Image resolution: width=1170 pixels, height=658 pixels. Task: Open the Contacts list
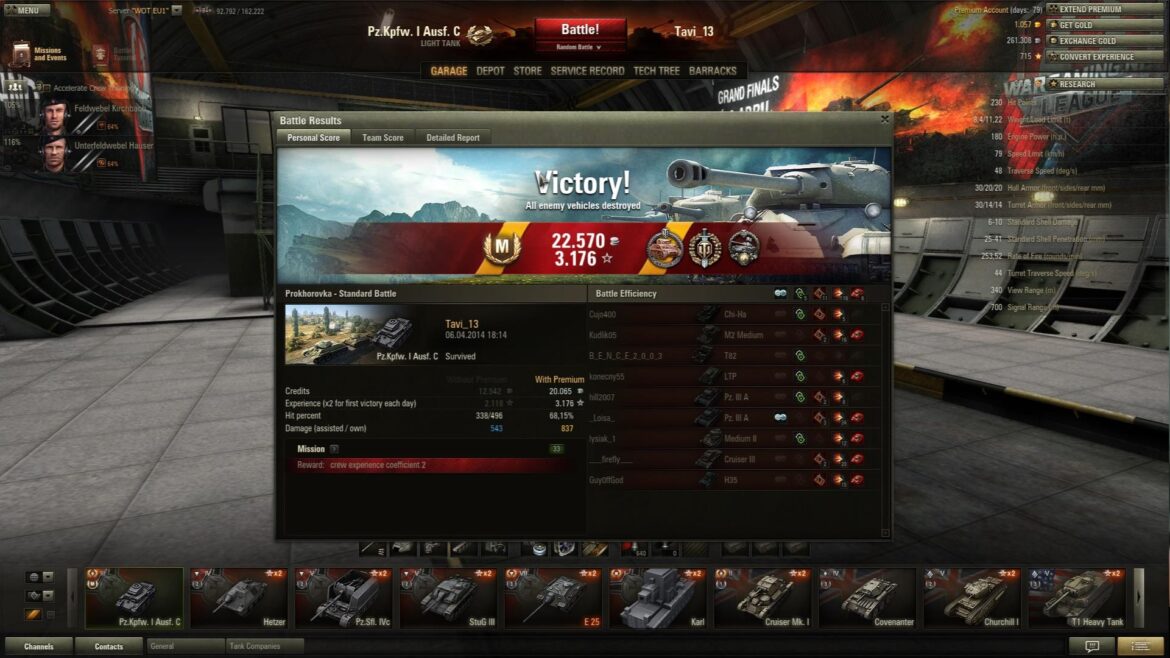(x=109, y=647)
